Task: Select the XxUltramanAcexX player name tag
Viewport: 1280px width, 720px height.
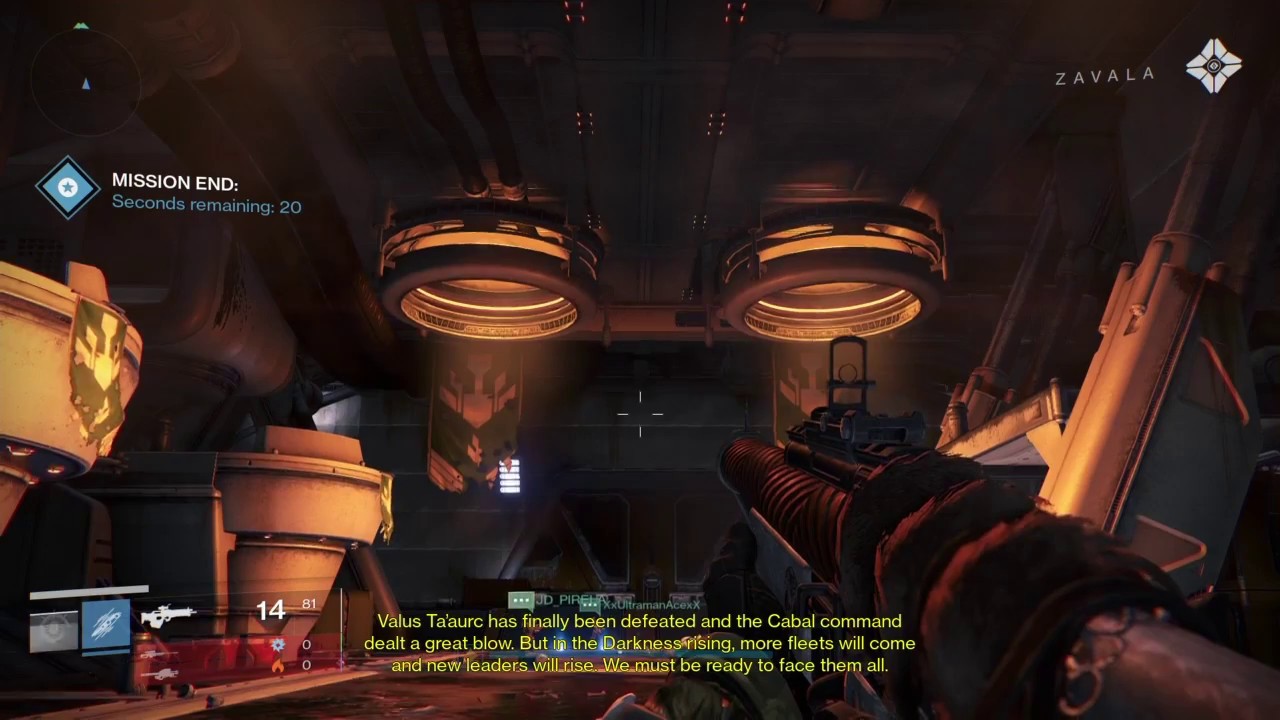Action: coord(651,605)
